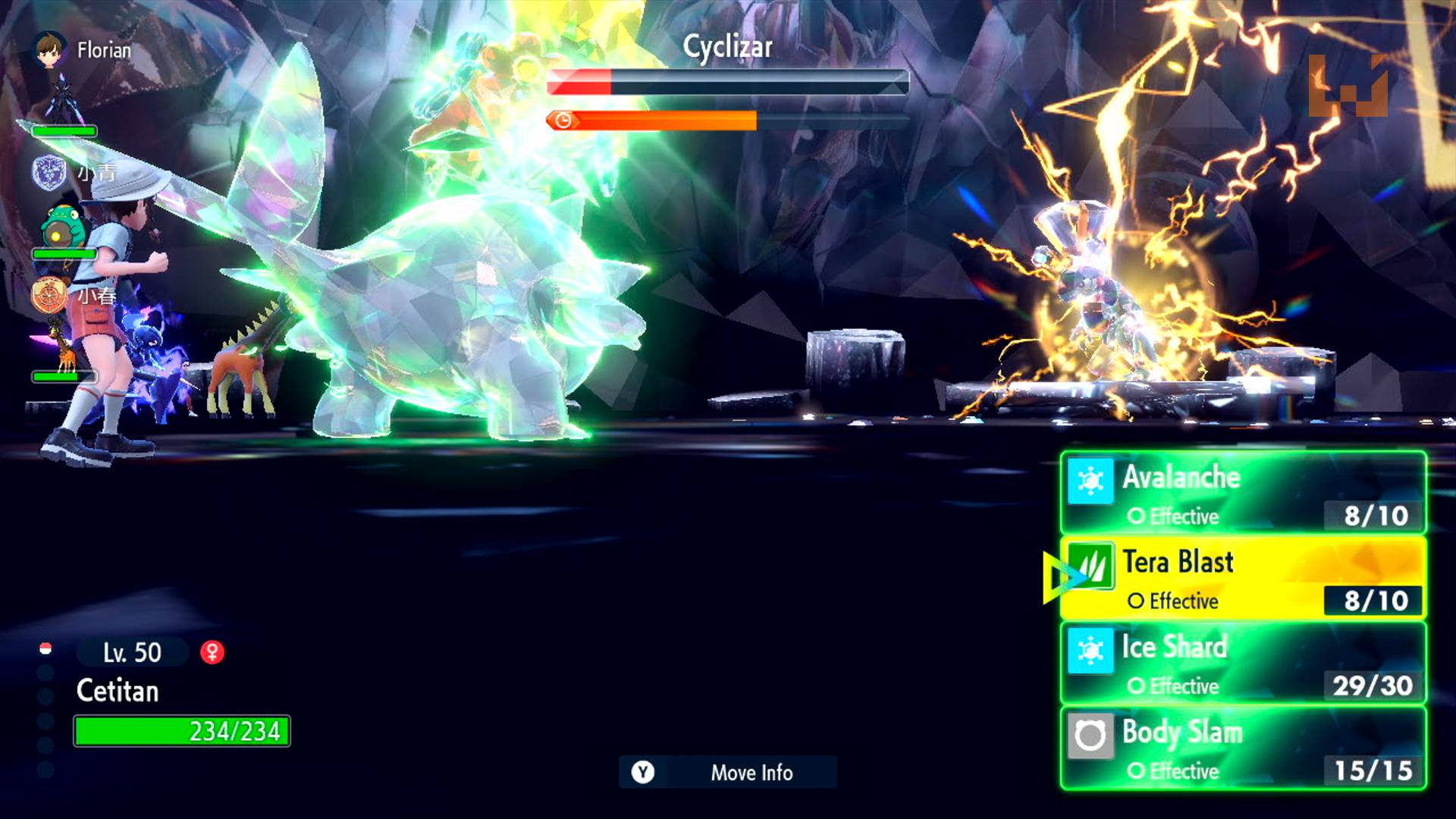Open the Move Info panel
Screen dimensions: 1456x819
728,772
